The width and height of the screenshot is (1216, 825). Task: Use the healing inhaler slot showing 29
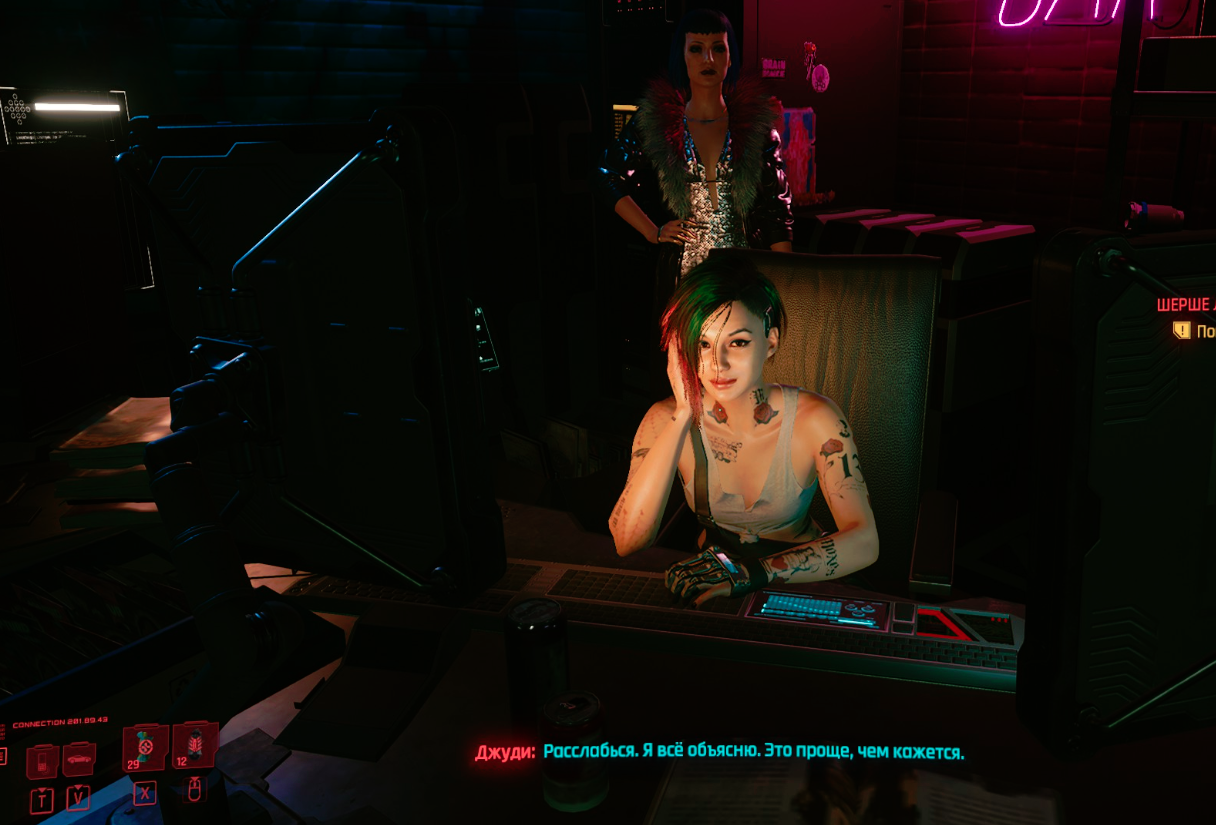[146, 745]
